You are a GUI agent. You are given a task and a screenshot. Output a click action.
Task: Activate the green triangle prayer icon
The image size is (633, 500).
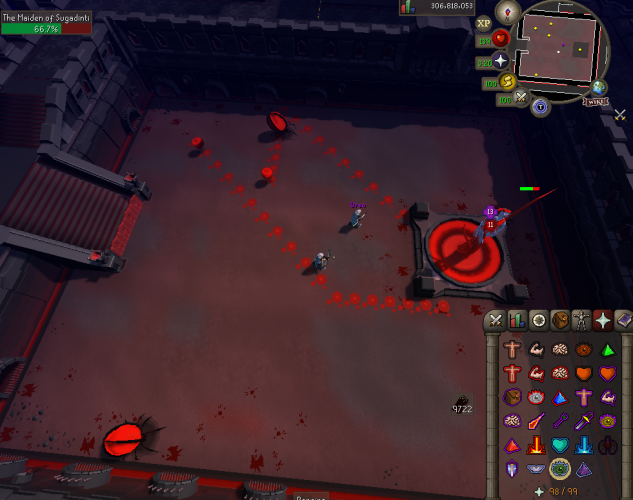pyautogui.click(x=607, y=349)
